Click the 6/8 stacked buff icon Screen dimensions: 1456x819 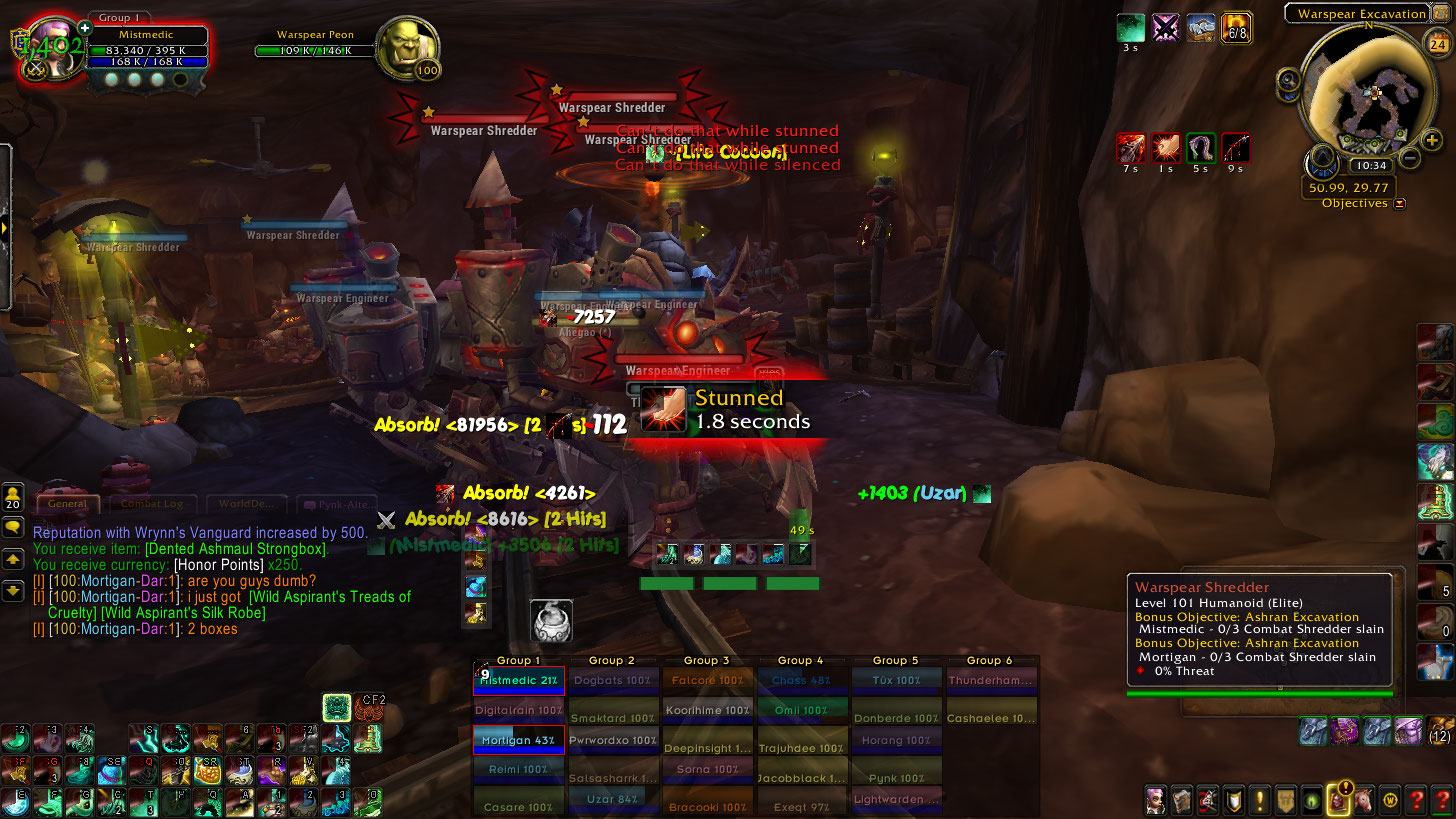point(1237,28)
